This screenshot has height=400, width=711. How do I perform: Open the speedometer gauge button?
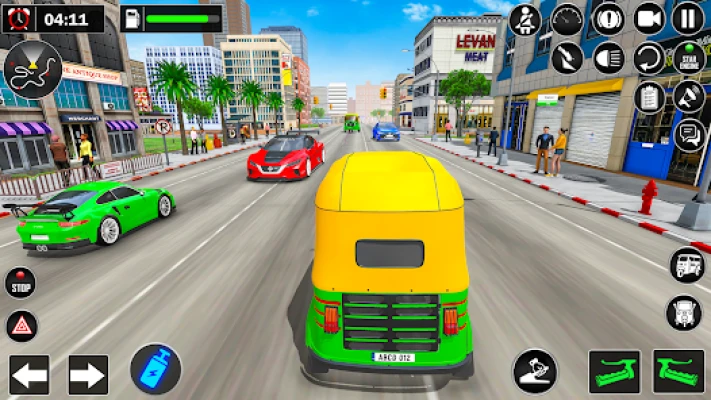[x=567, y=19]
